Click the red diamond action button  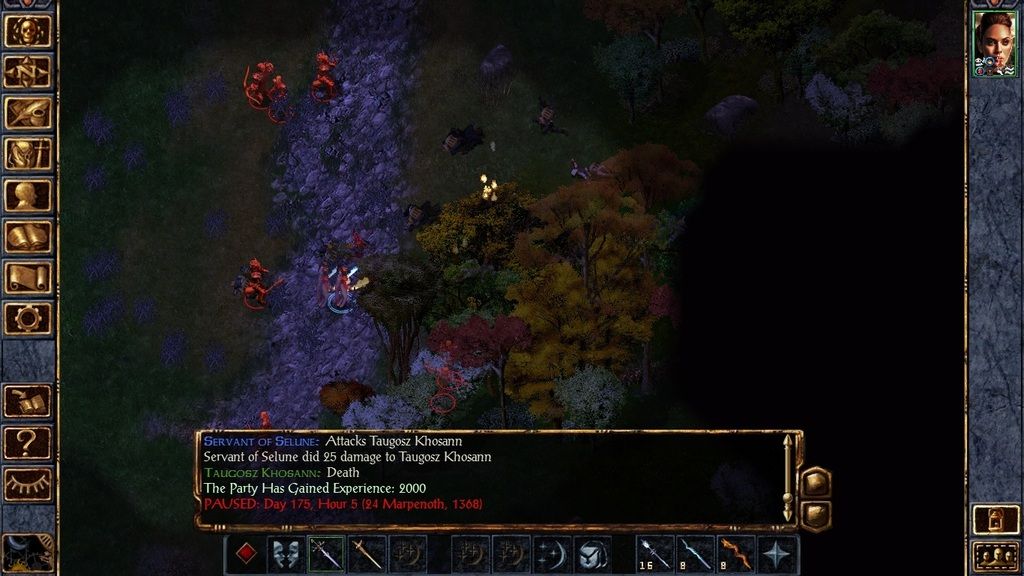point(245,554)
